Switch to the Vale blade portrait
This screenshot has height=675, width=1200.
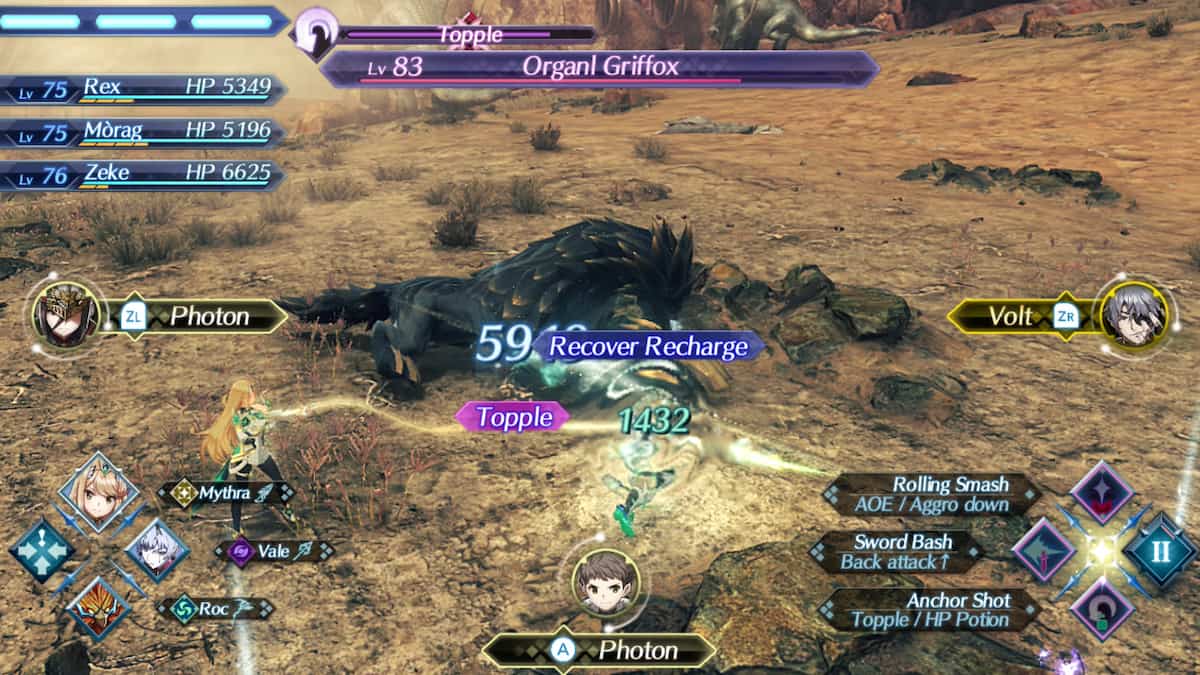coord(157,550)
